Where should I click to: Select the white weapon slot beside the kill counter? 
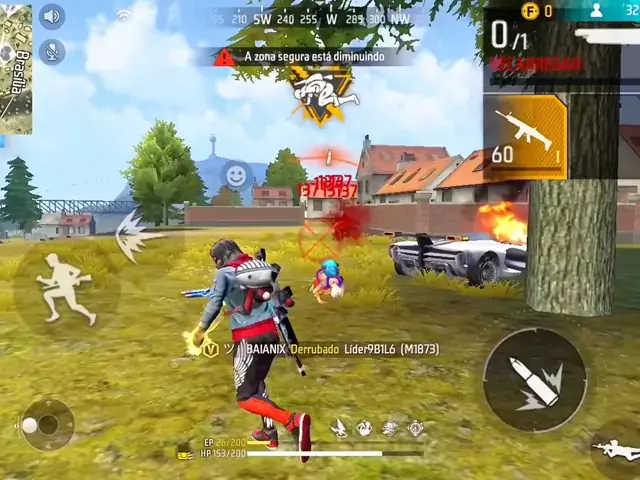tap(606, 34)
